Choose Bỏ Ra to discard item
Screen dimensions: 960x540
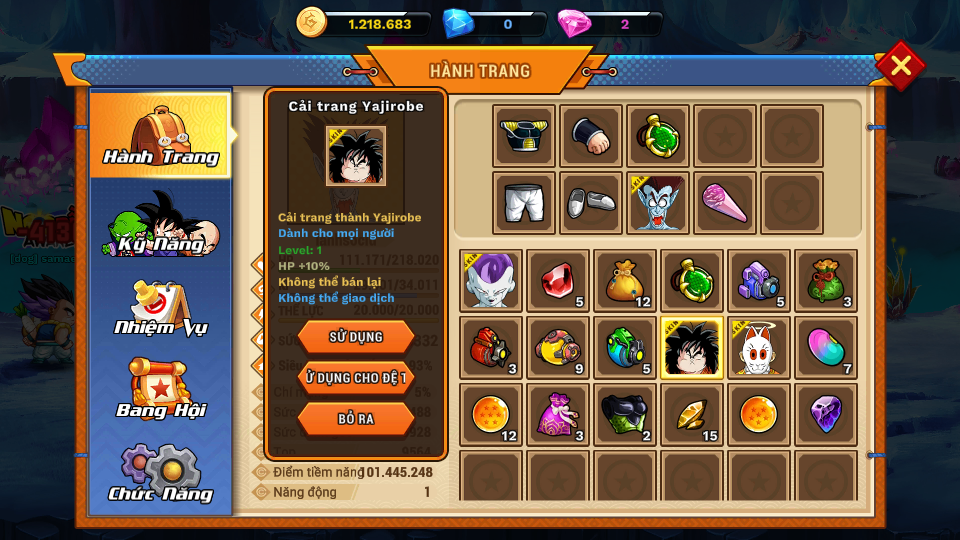pos(356,418)
